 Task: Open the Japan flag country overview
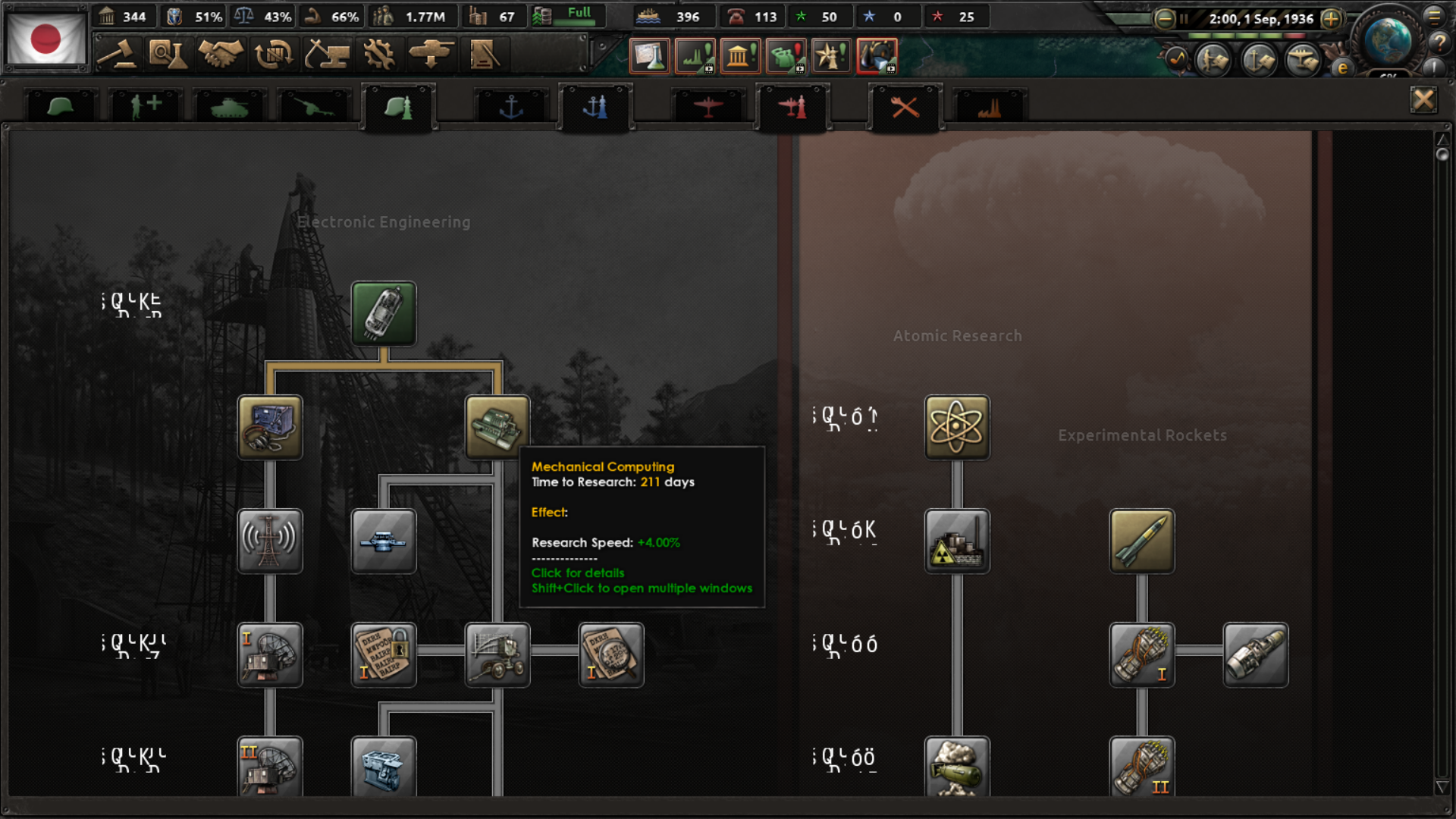[45, 39]
